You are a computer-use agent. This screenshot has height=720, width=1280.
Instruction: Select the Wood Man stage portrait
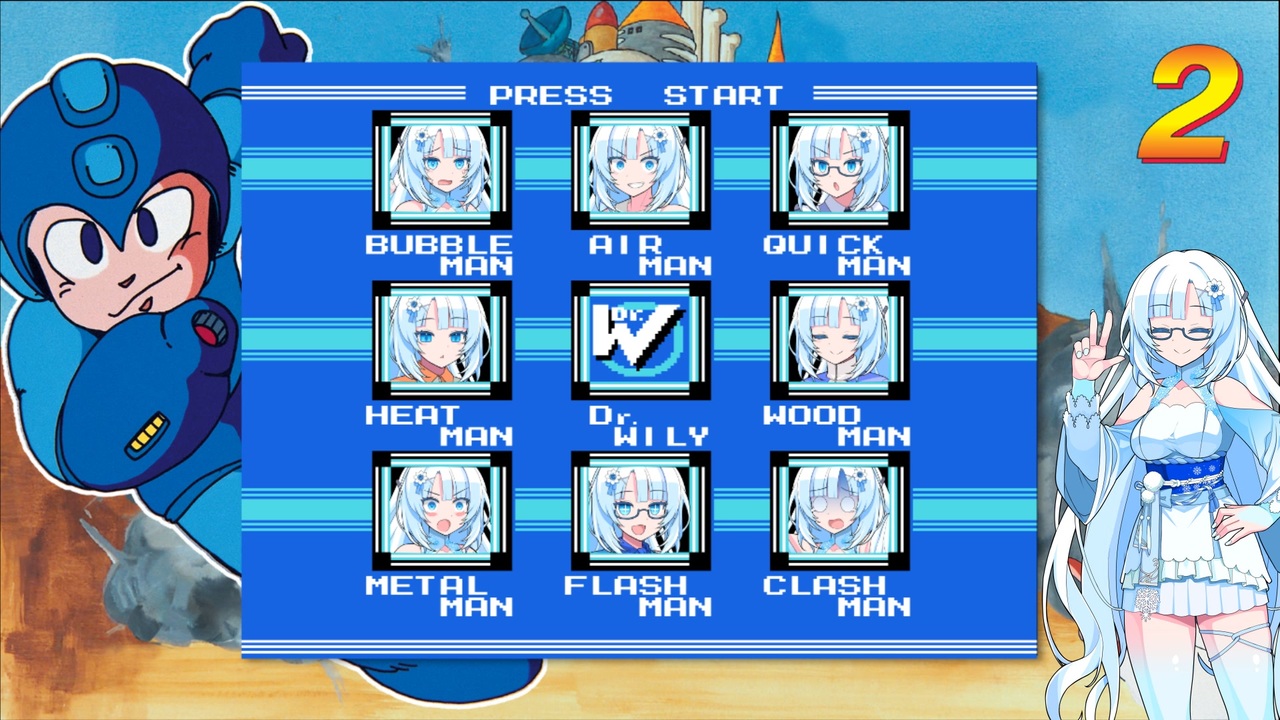point(841,340)
